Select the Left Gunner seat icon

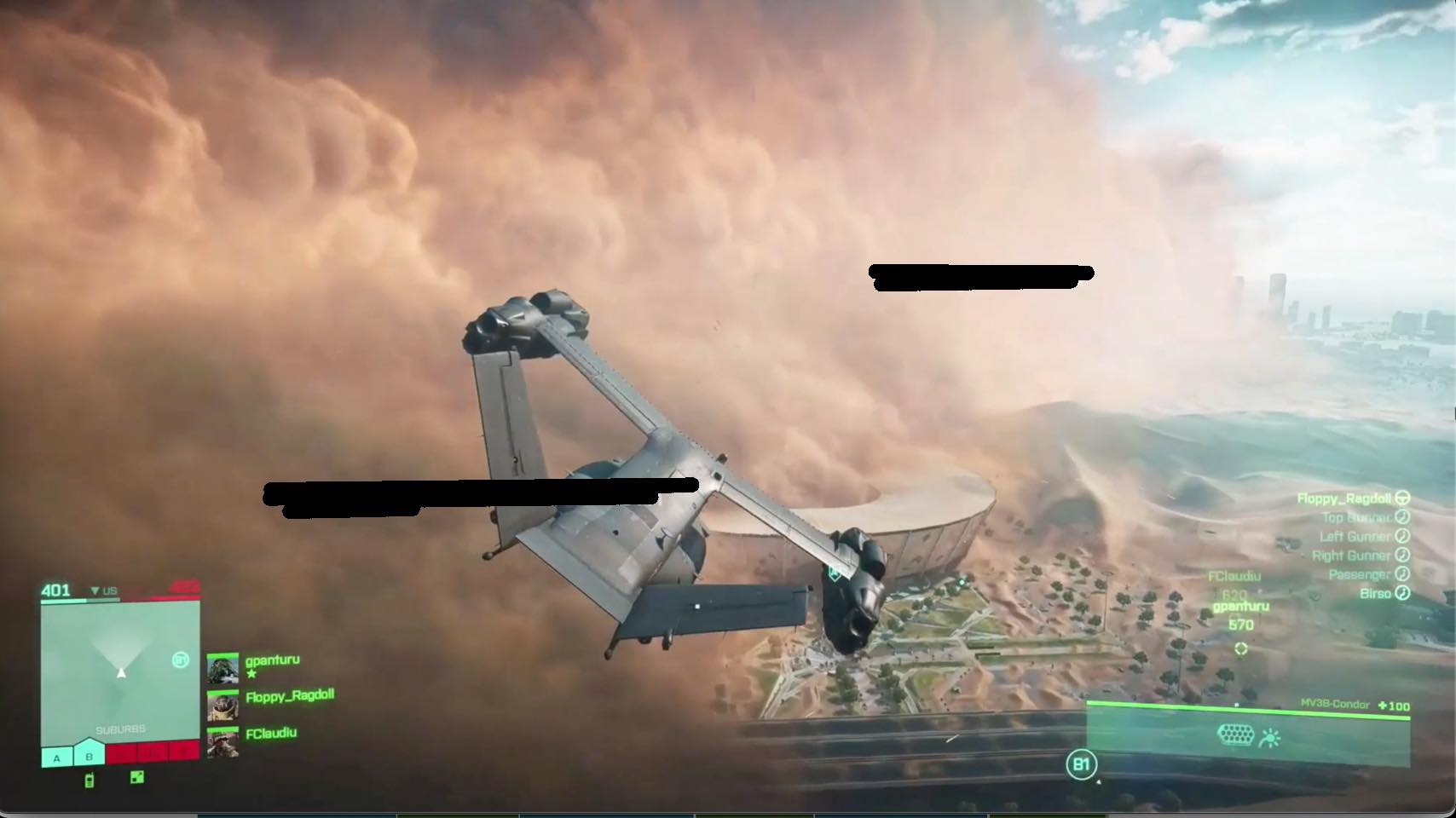(1402, 536)
